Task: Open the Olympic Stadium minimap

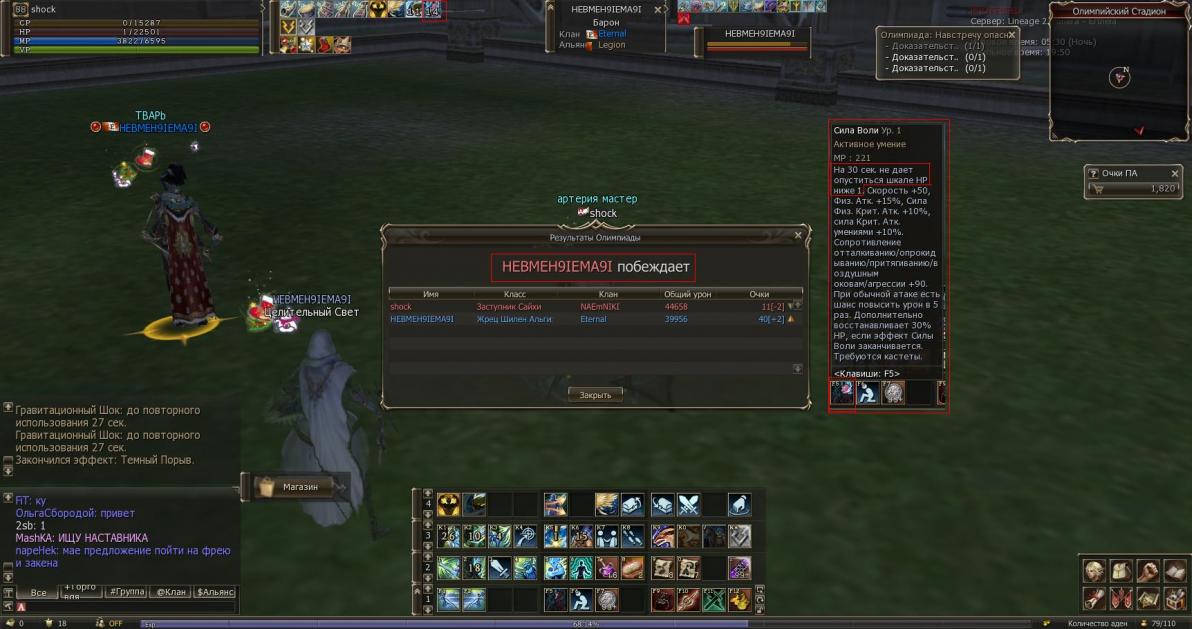Action: click(x=1119, y=77)
